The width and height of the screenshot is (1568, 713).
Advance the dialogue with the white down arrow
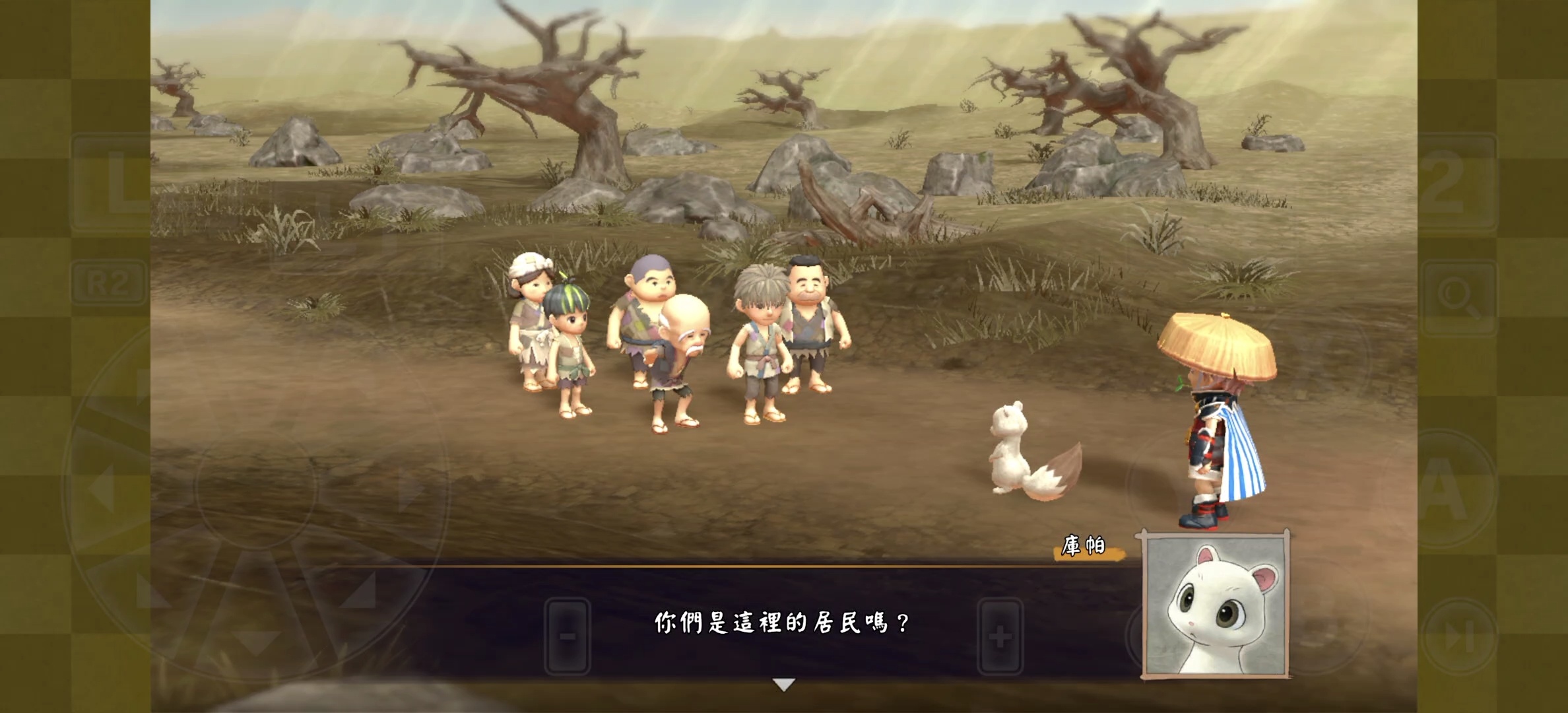click(x=783, y=685)
